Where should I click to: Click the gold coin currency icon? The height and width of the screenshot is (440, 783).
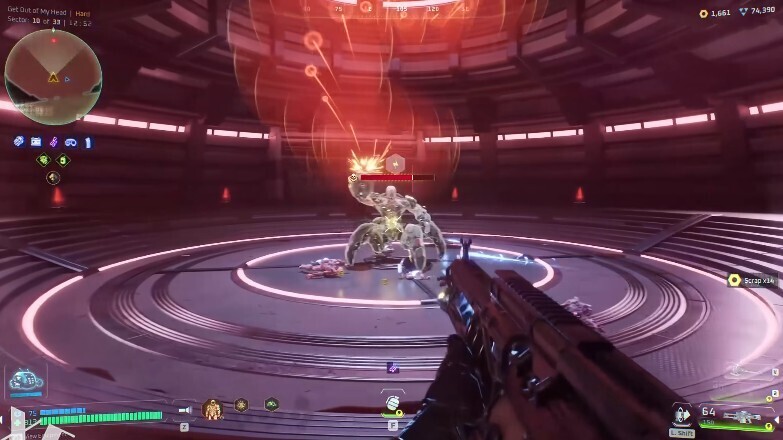pos(702,13)
